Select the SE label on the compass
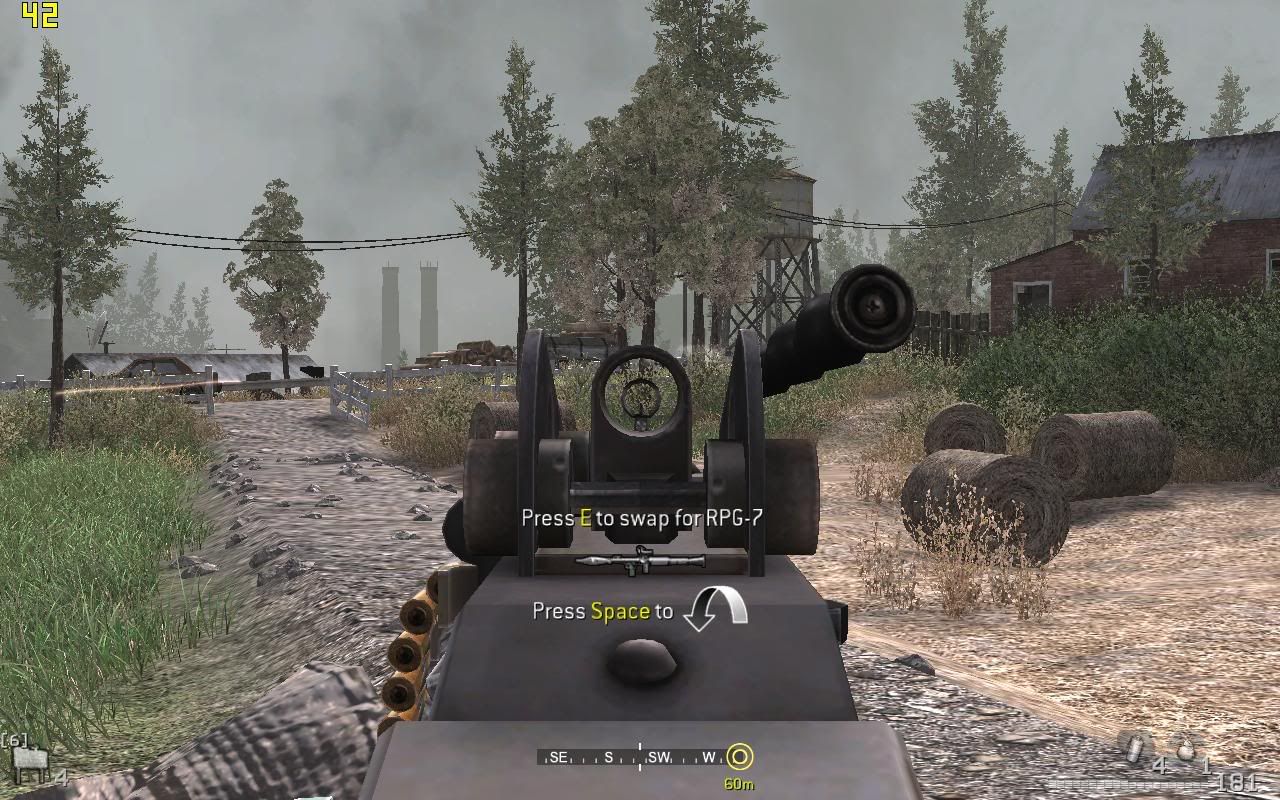 click(x=560, y=757)
